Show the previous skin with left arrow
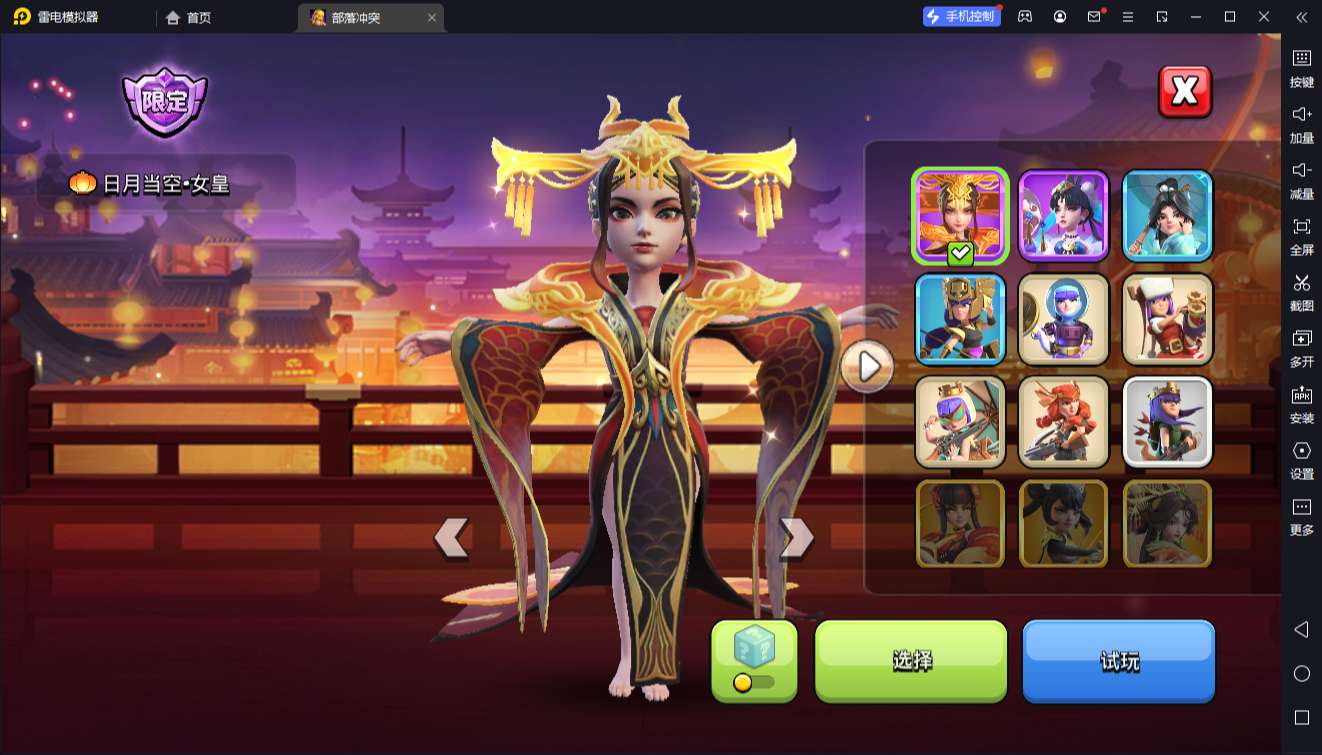This screenshot has width=1322, height=755. coord(451,538)
